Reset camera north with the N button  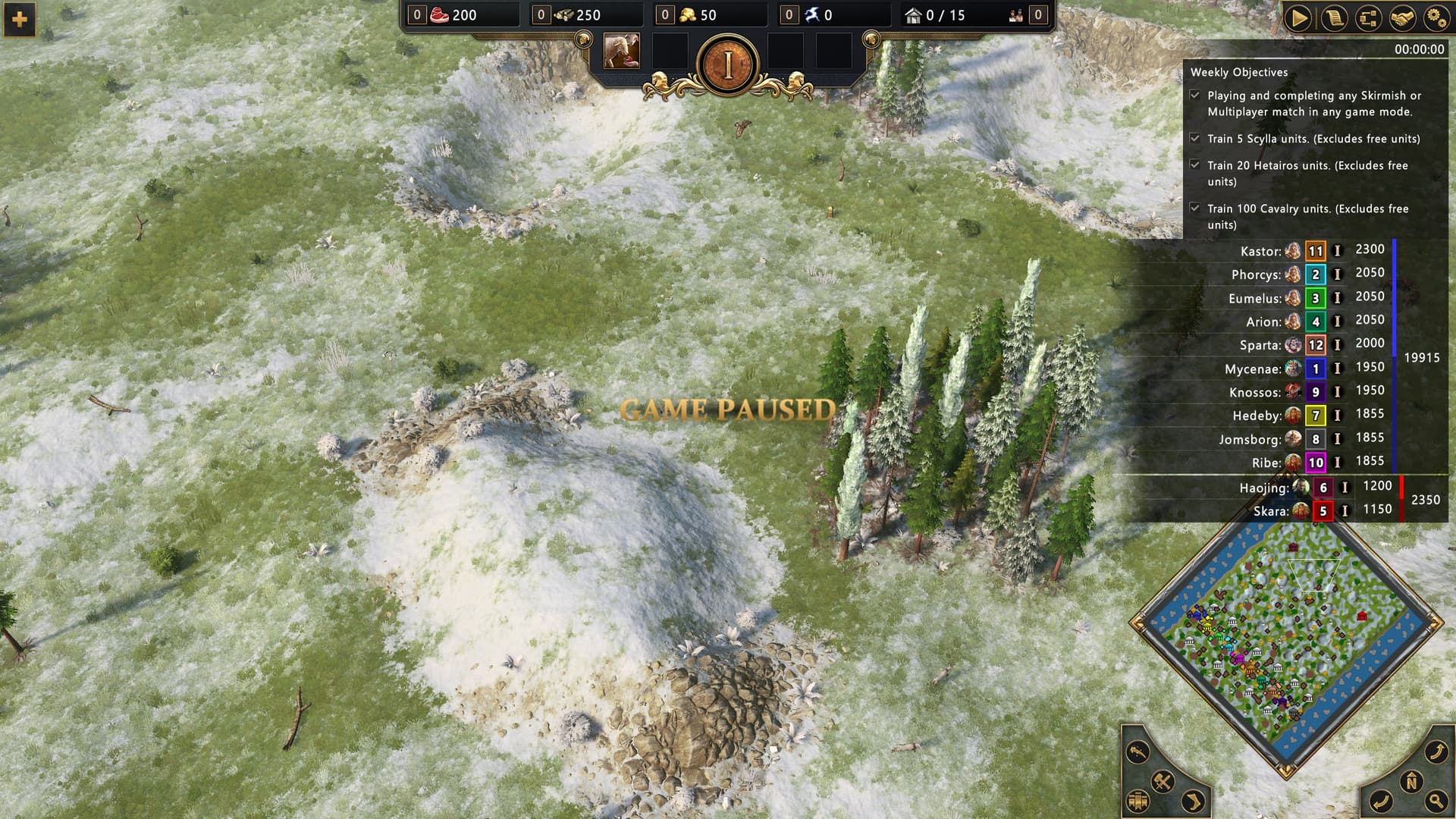tap(1411, 782)
